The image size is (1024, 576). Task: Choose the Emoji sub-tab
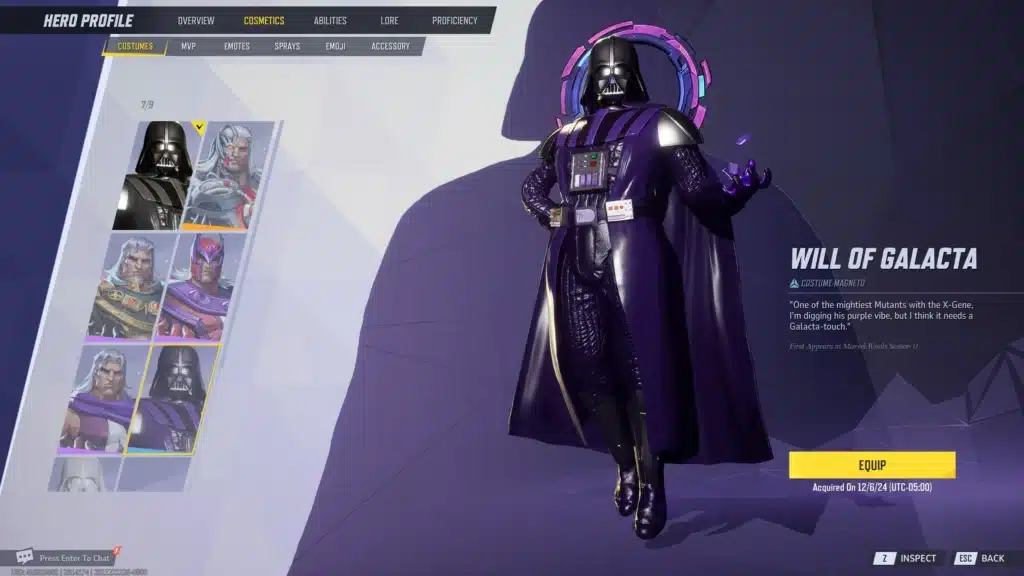(336, 46)
